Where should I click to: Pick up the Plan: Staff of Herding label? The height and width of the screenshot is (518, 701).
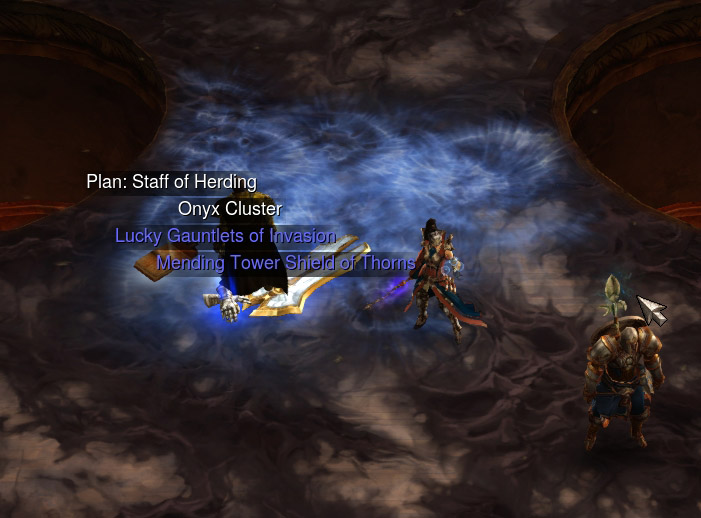(x=171, y=182)
